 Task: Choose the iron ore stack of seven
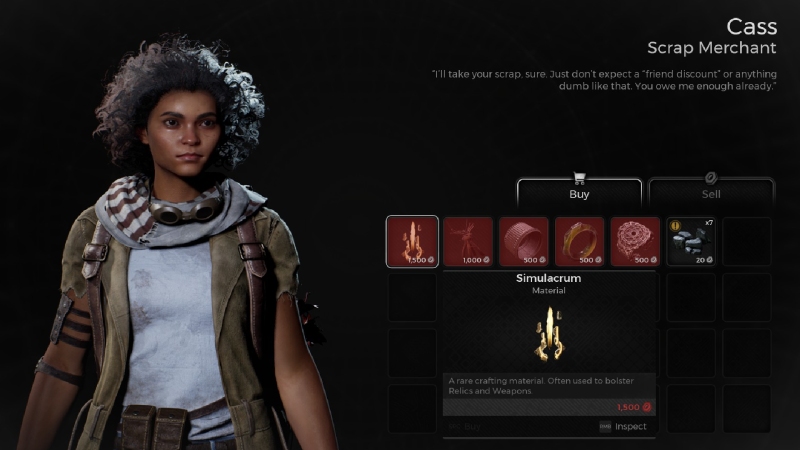(692, 242)
